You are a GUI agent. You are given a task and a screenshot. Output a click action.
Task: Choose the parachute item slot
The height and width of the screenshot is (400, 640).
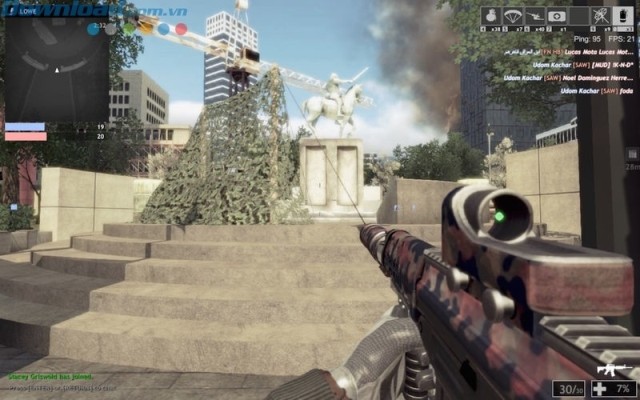[513, 16]
